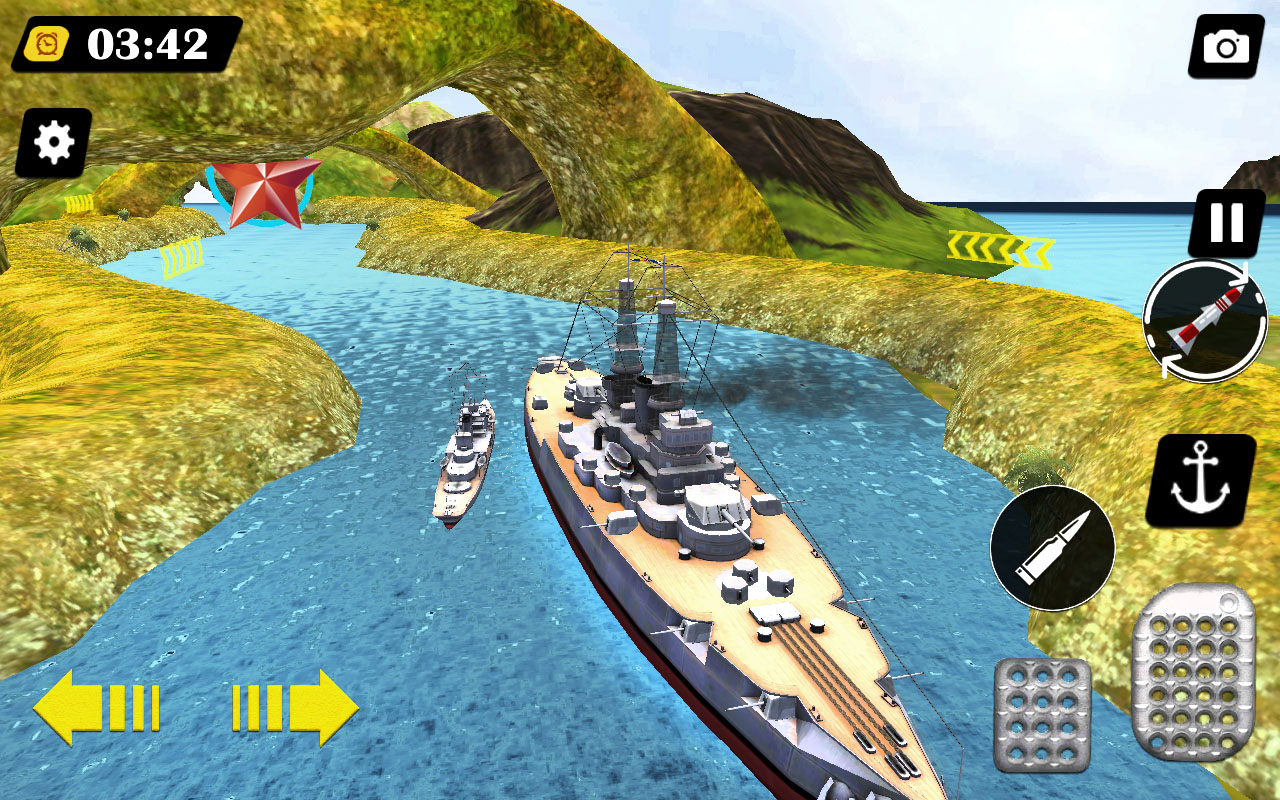
Task: Click the alarm clock icon beside the timer
Action: (48, 42)
